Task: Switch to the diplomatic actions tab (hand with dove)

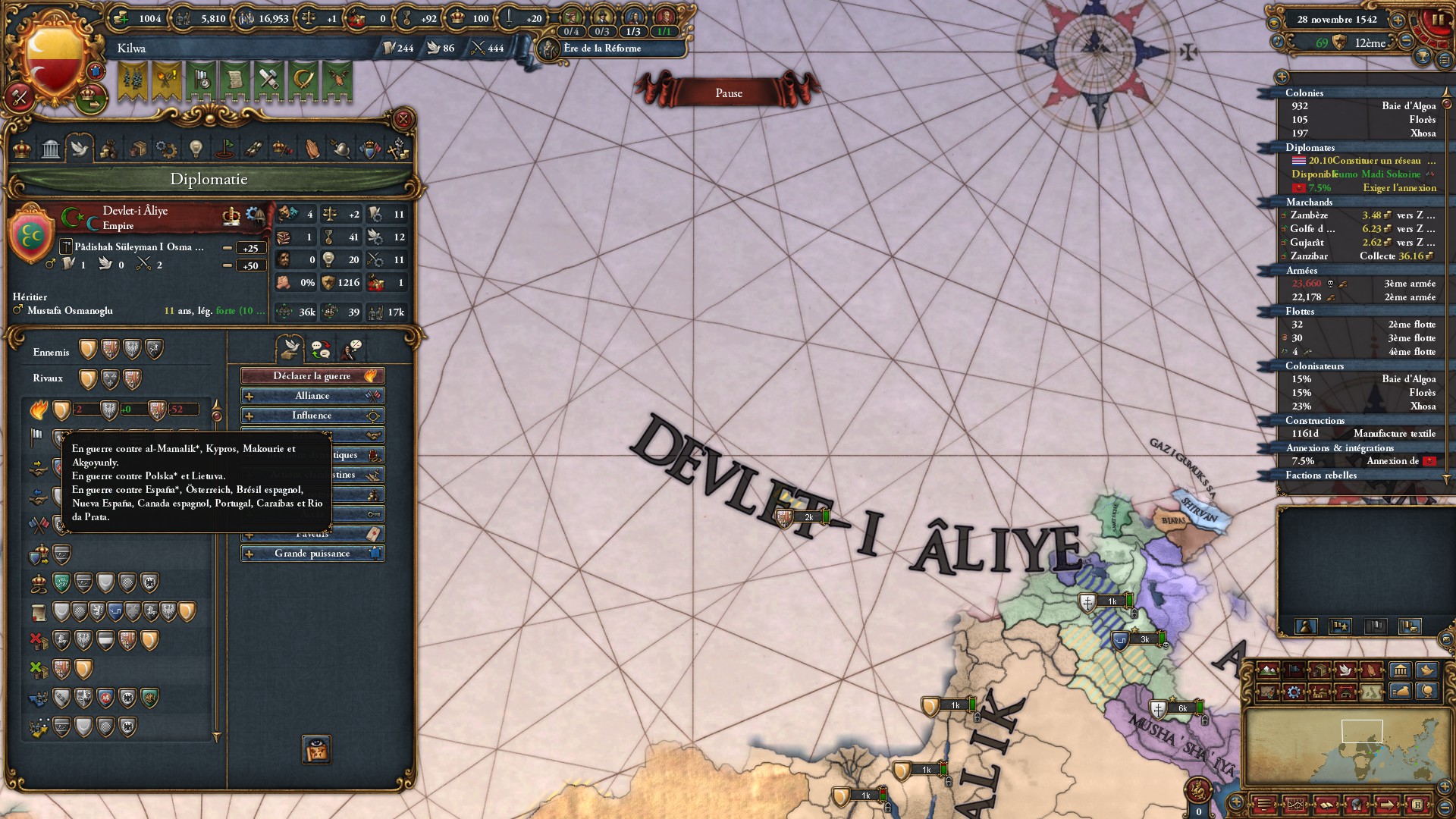Action: coord(289,349)
